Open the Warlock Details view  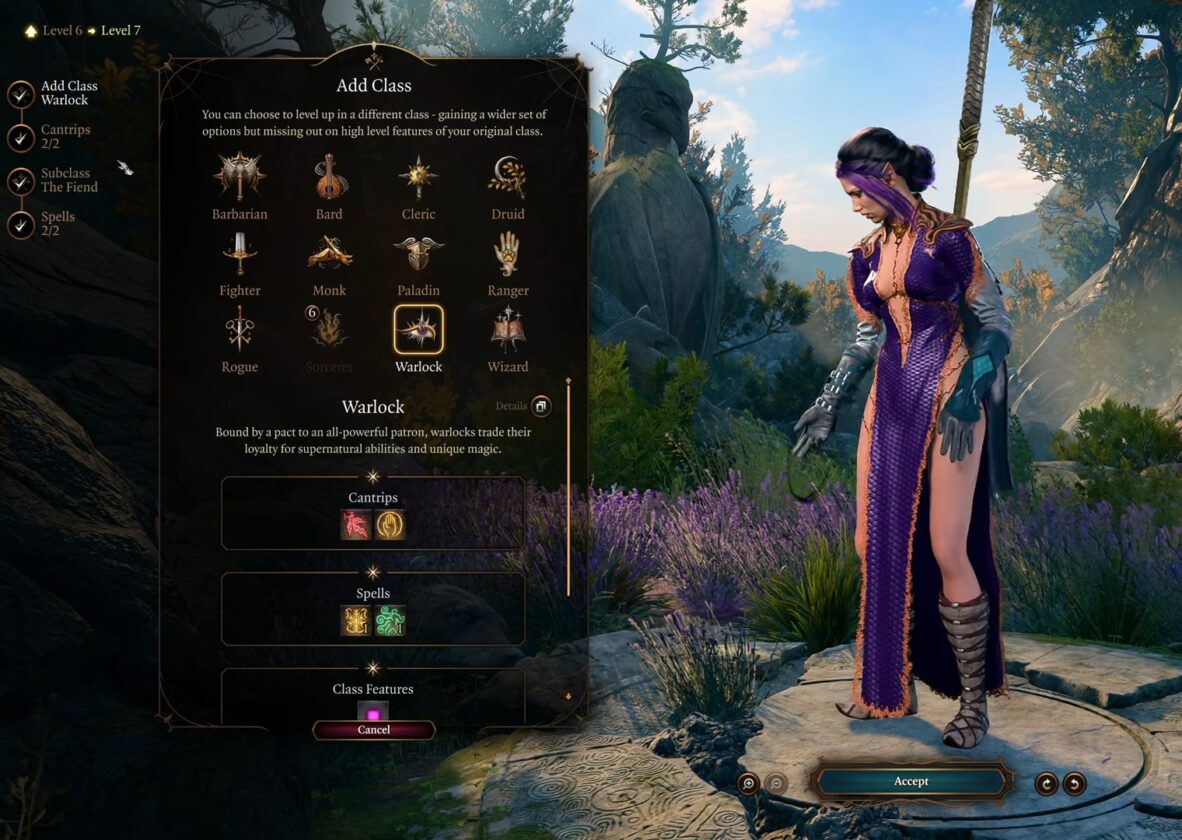point(540,406)
